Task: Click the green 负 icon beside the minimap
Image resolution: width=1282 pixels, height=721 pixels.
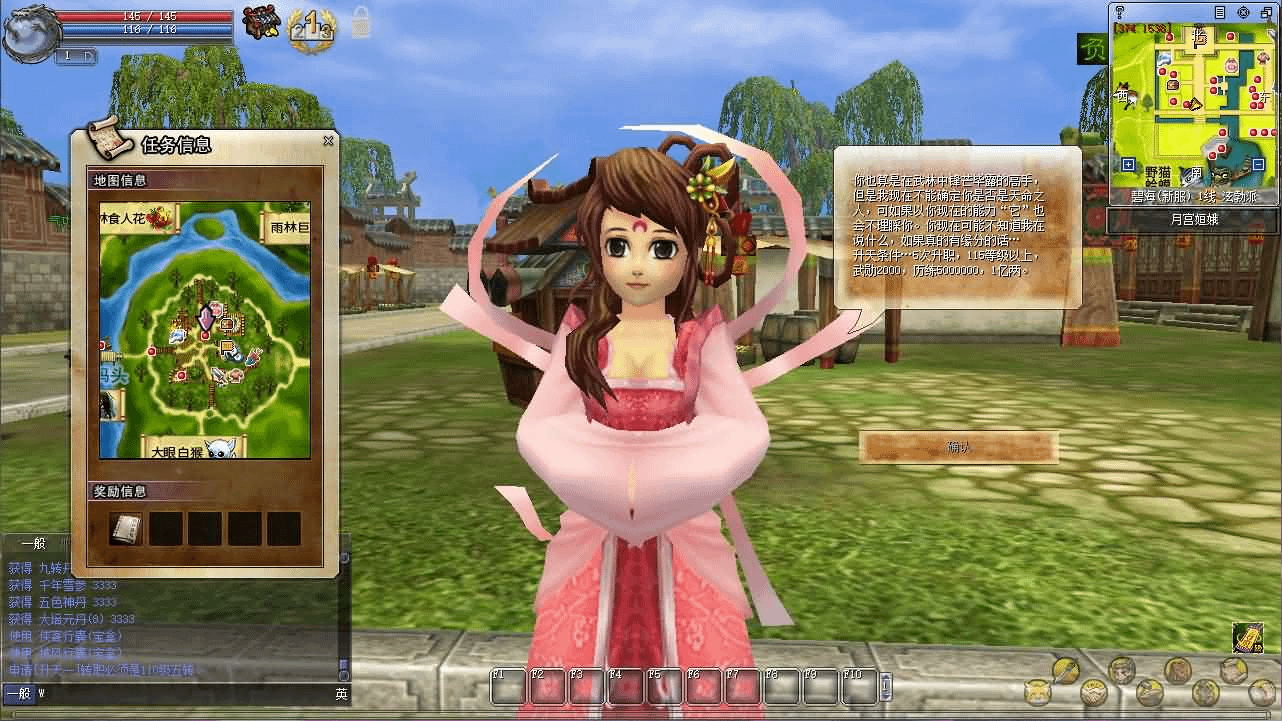Action: pos(1091,49)
